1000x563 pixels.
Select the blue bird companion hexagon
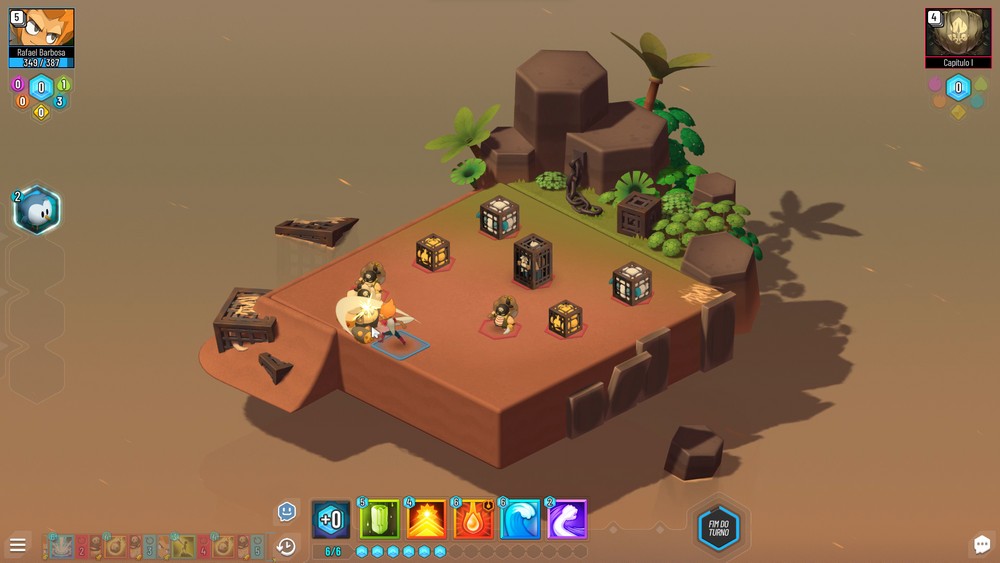(37, 211)
